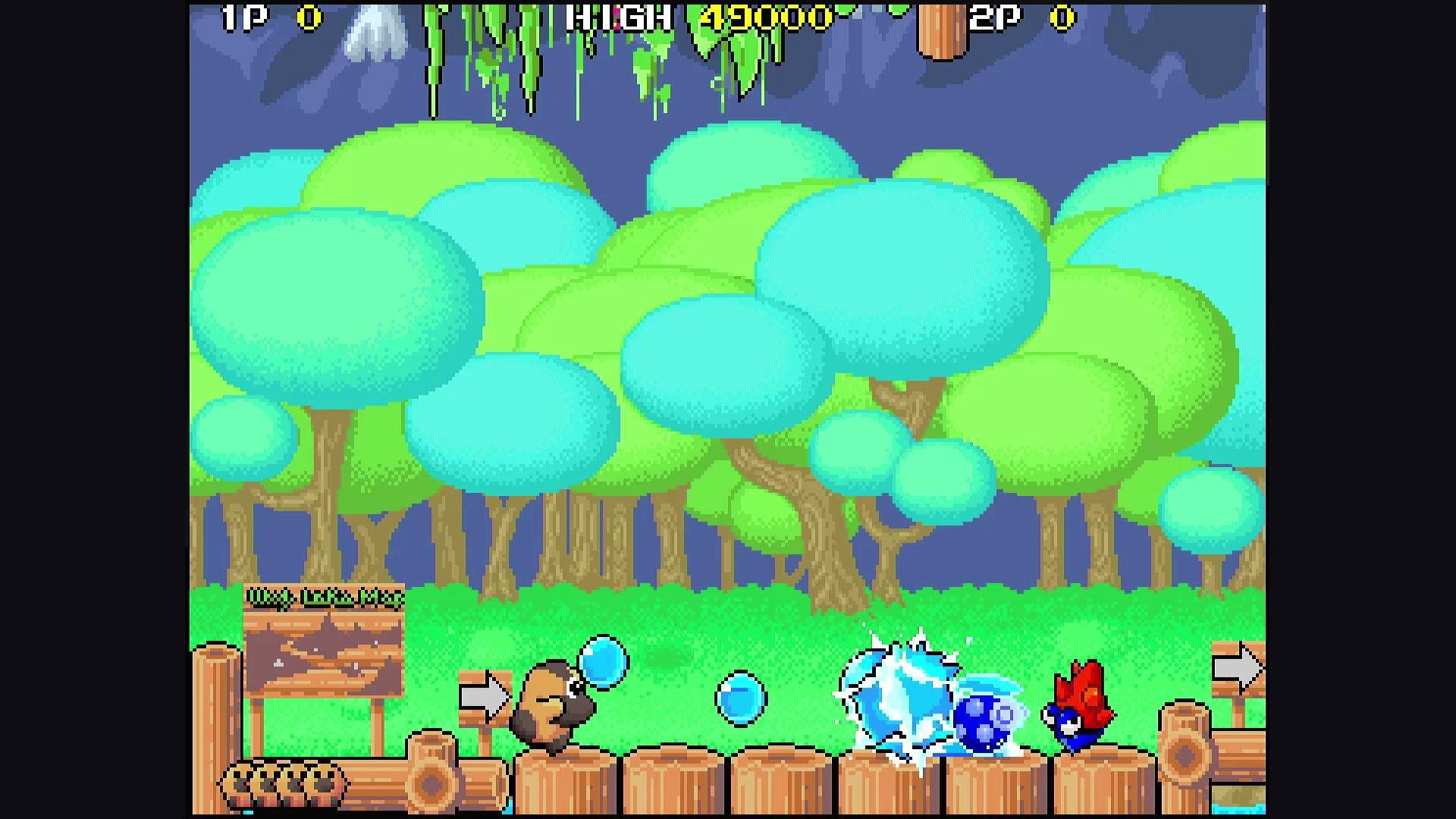Open the HIGH score display
This screenshot has width=1456, height=819.
tap(614, 17)
